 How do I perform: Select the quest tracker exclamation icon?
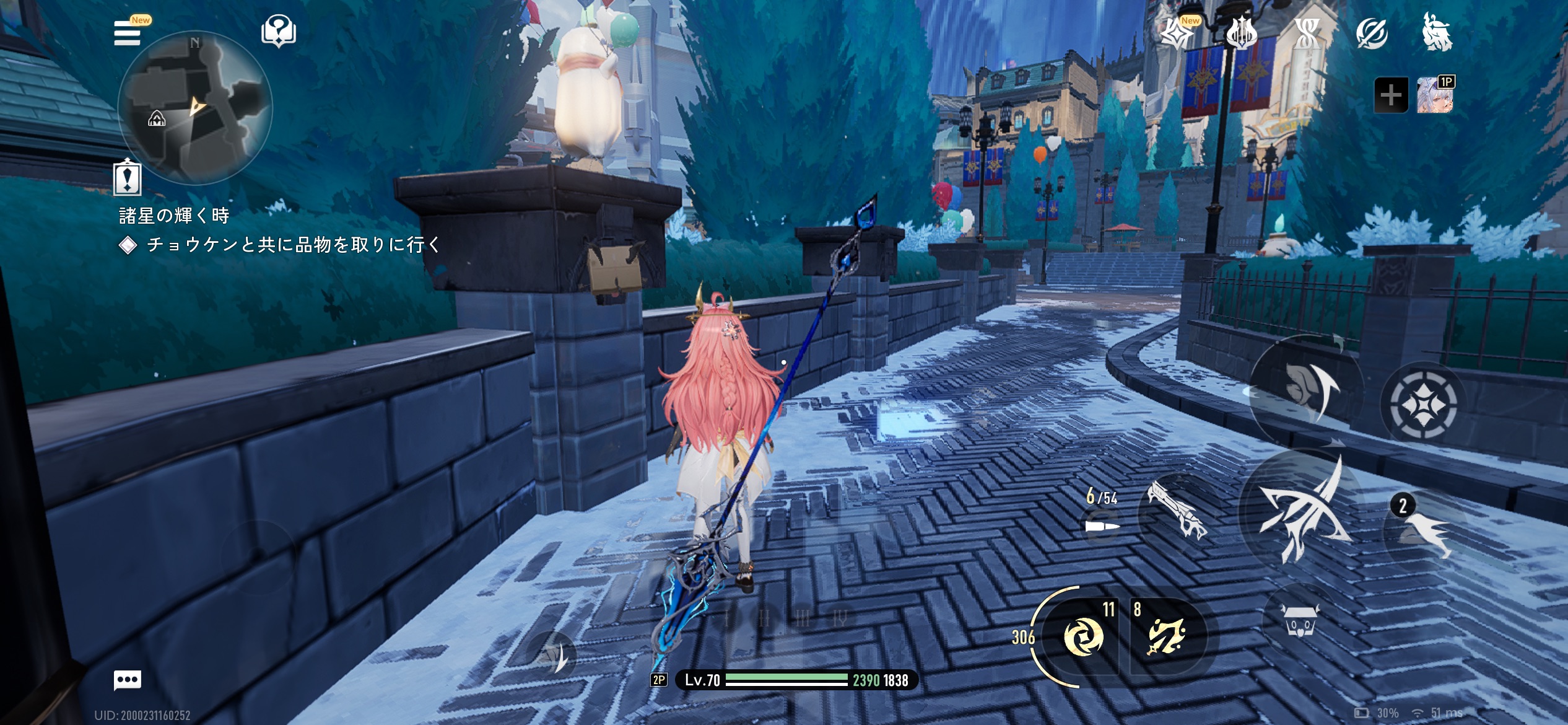(x=128, y=178)
